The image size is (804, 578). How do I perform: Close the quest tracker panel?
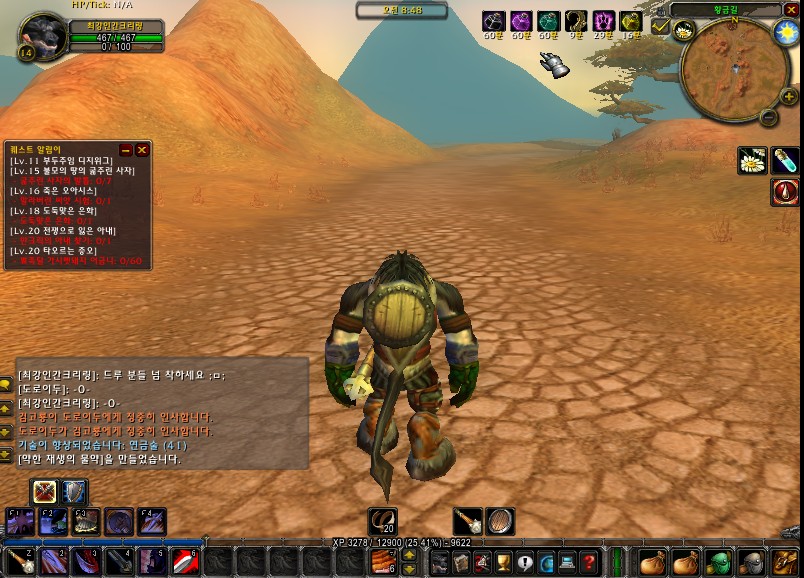(x=142, y=150)
